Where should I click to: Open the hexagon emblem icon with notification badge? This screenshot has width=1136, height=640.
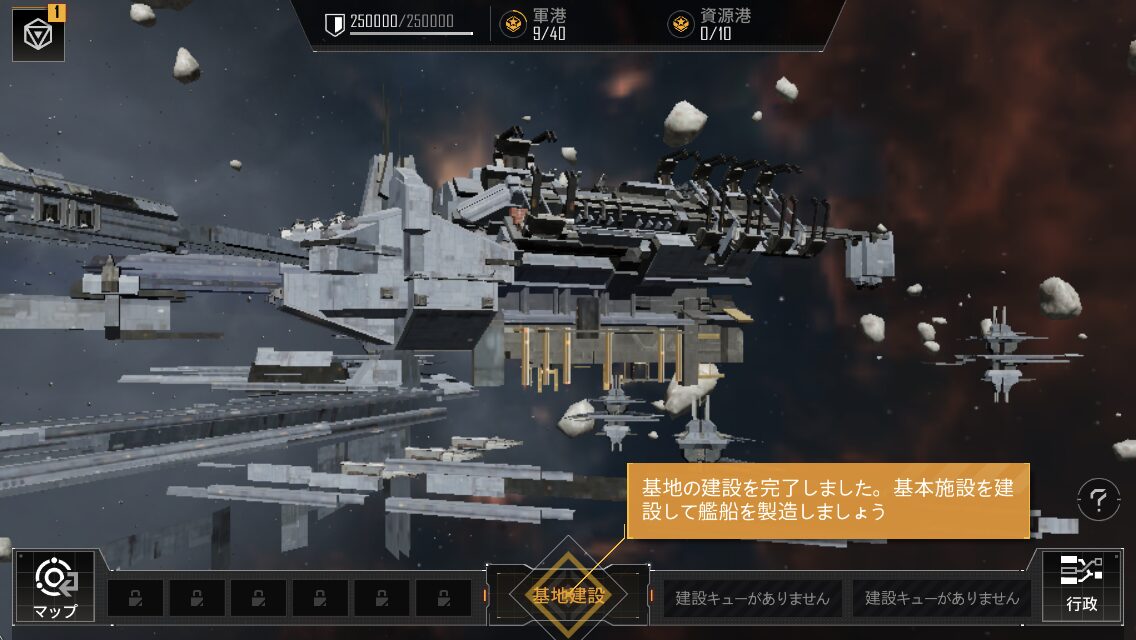point(38,32)
